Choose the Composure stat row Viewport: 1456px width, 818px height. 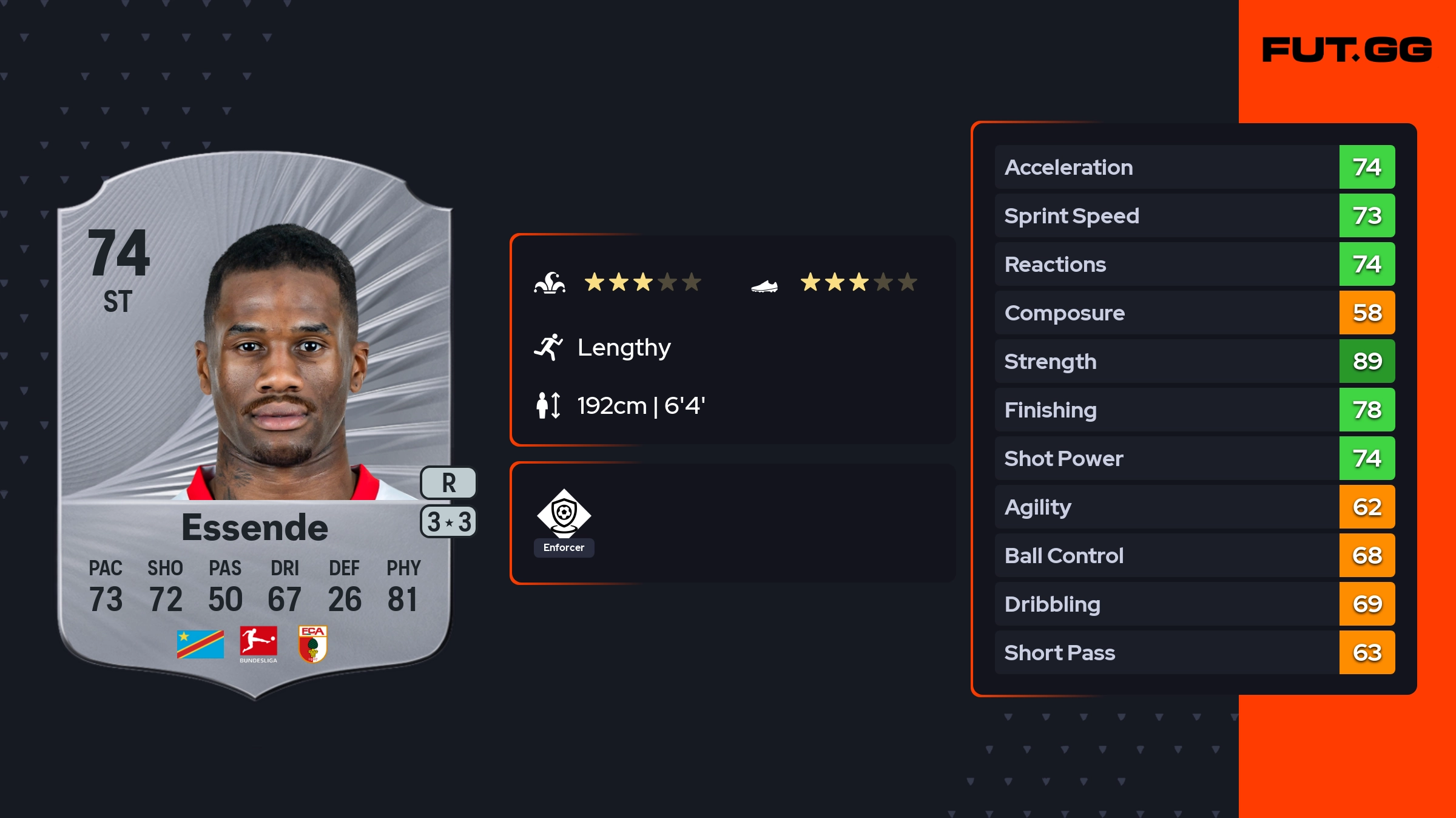1195,313
